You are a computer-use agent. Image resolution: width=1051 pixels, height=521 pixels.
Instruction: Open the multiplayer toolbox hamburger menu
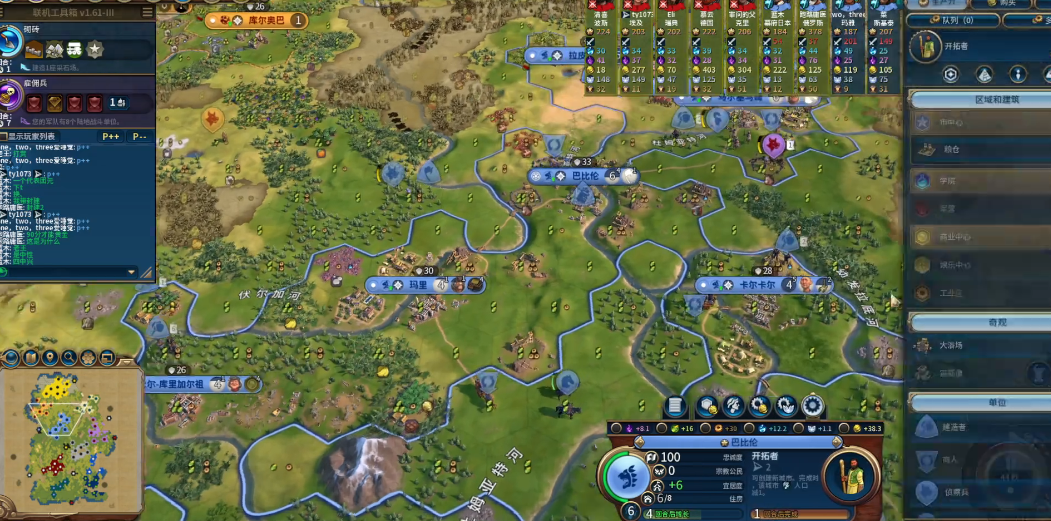(147, 12)
